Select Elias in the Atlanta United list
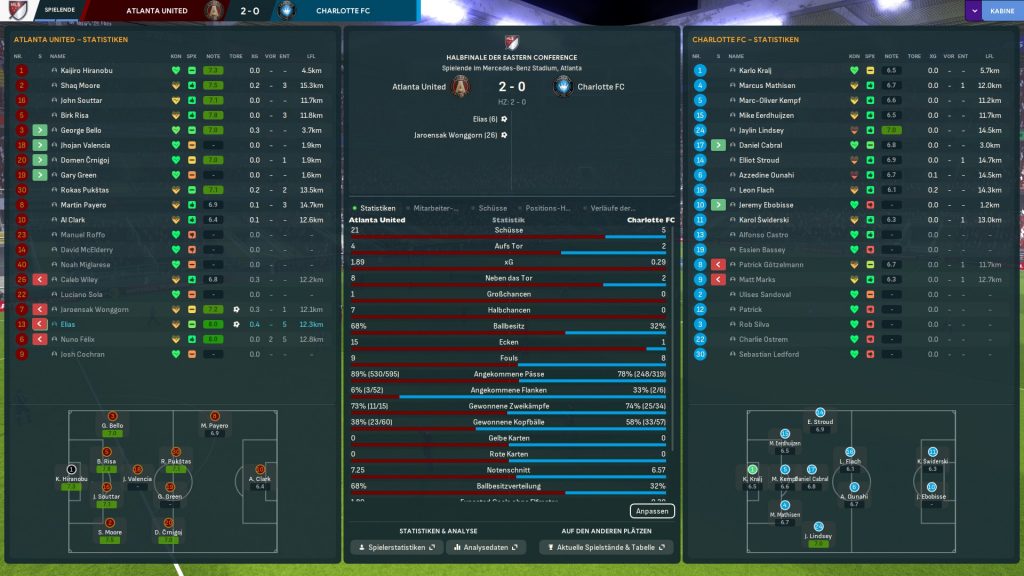The width and height of the screenshot is (1024, 576). click(68, 324)
